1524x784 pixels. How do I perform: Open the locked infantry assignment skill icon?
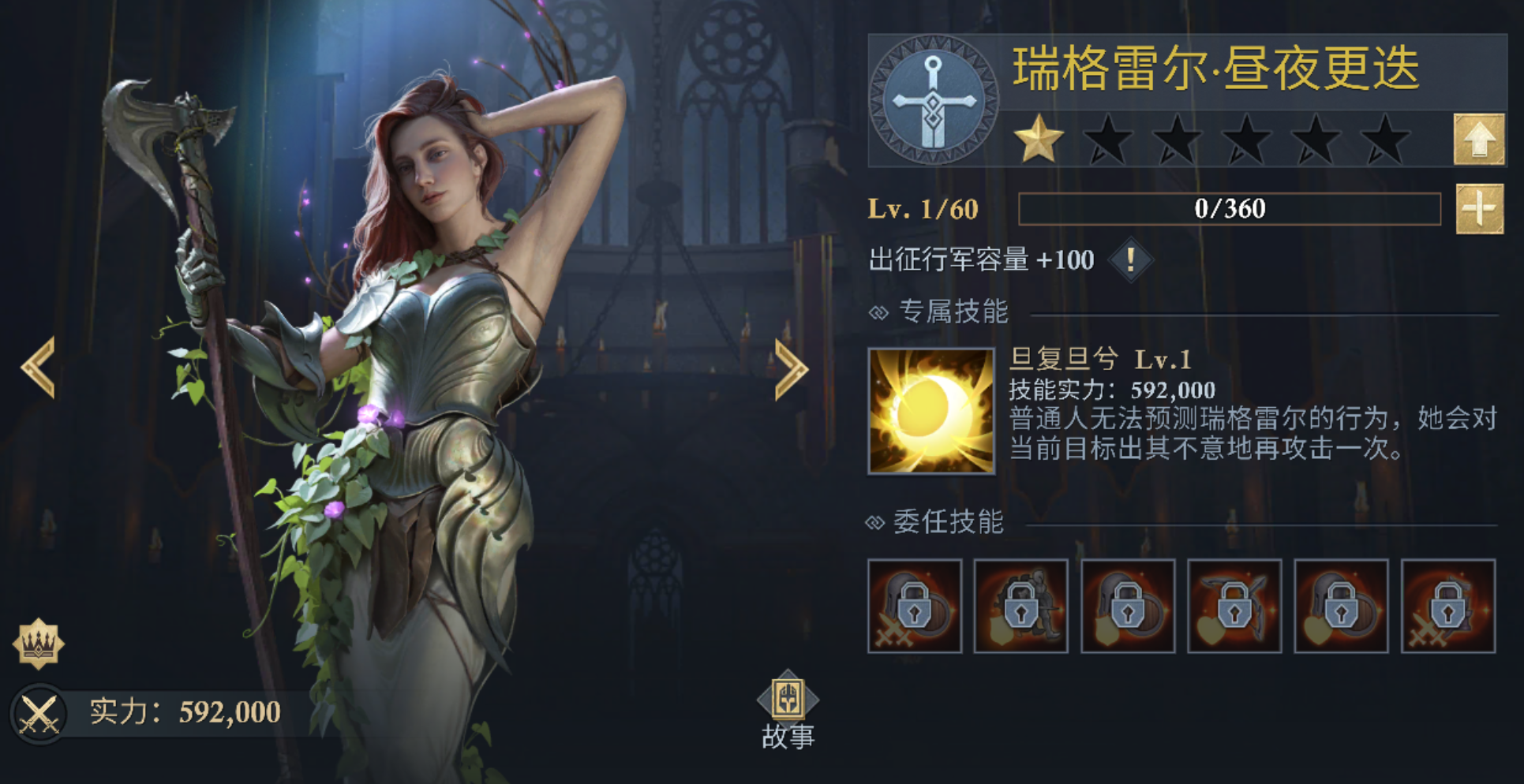tap(1022, 607)
